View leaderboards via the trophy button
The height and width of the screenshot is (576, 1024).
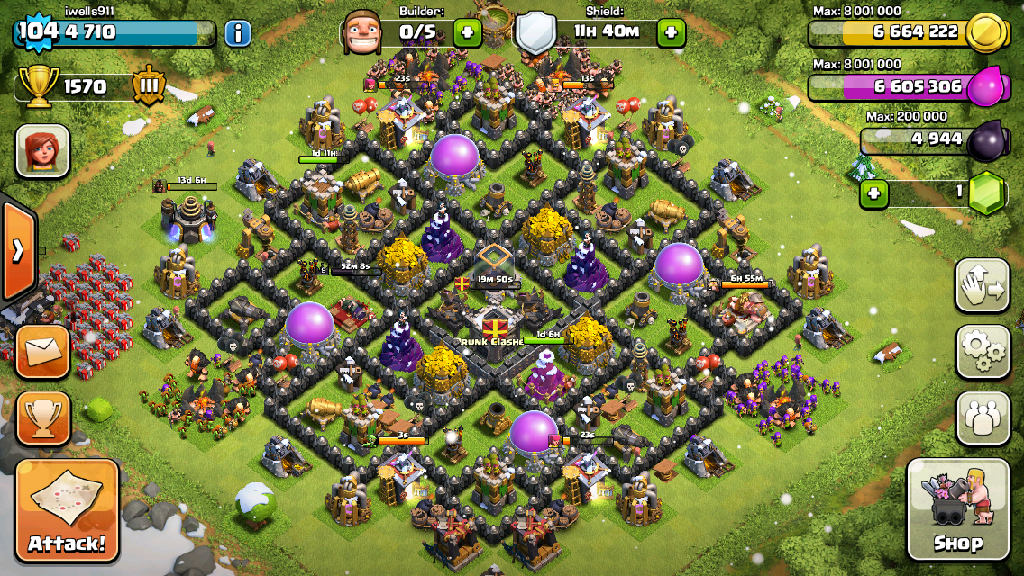pos(43,417)
